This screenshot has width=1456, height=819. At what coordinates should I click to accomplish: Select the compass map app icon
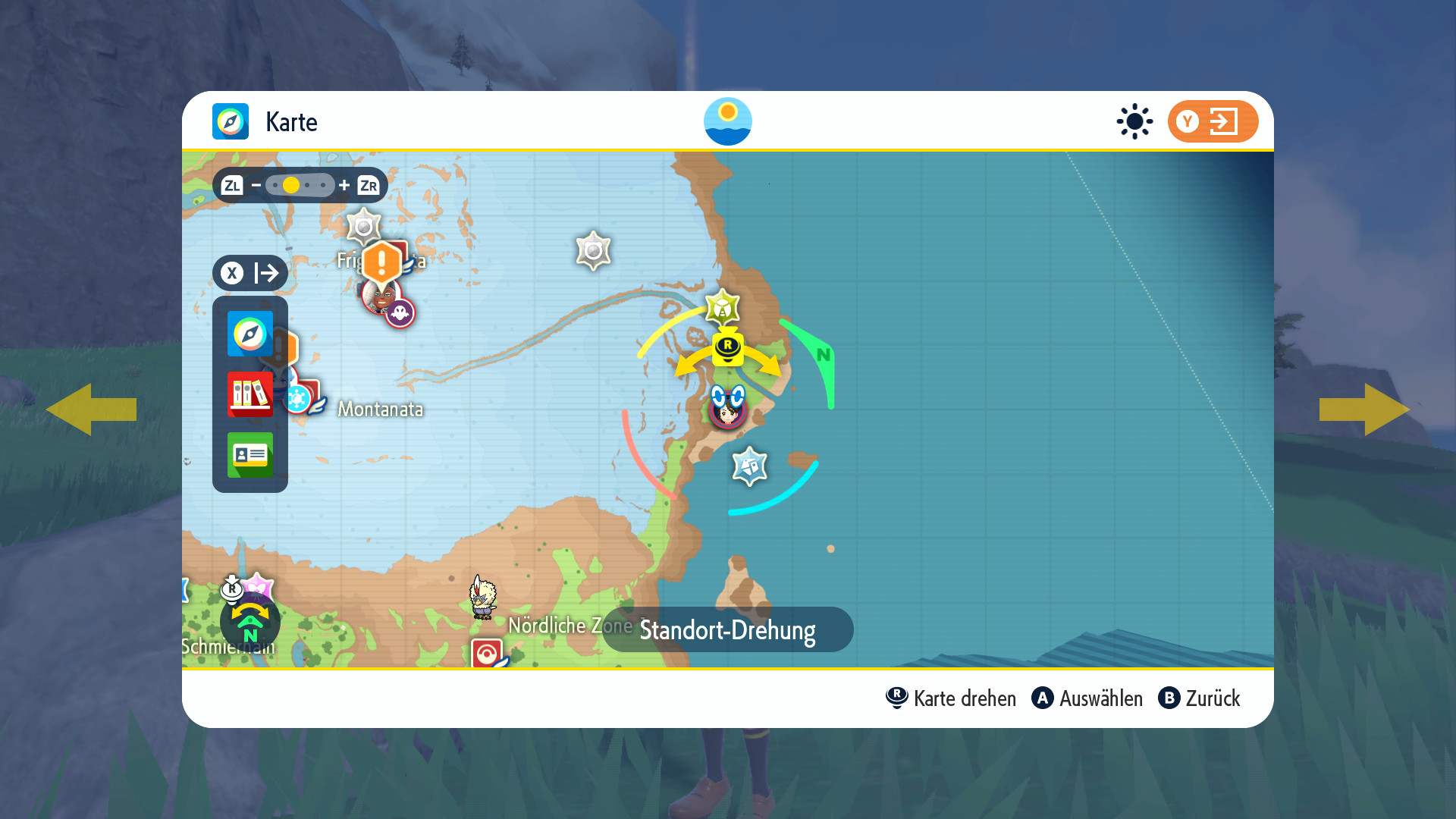point(250,334)
